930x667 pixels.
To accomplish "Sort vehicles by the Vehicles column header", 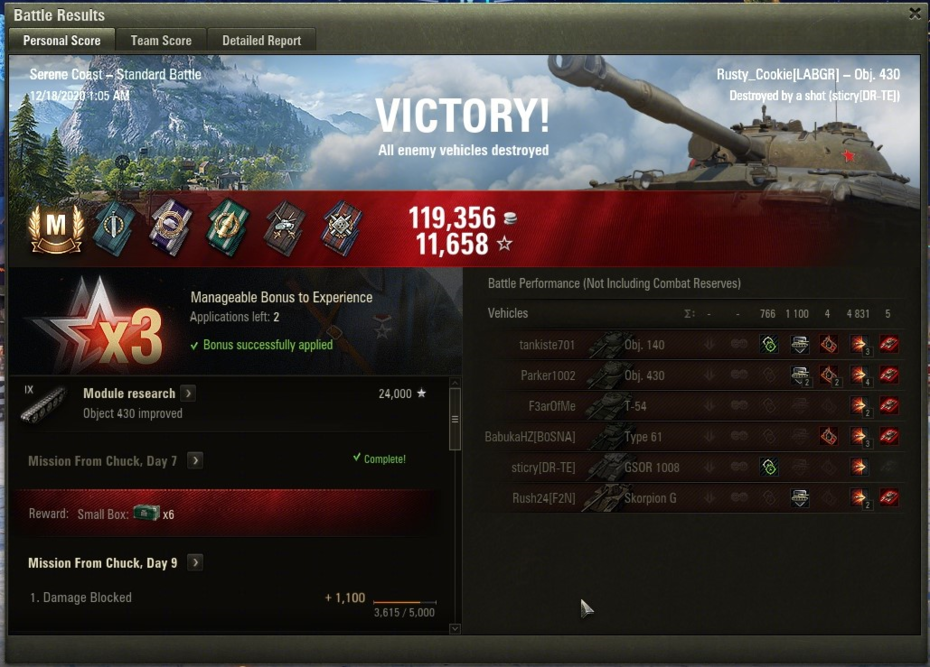I will (508, 314).
